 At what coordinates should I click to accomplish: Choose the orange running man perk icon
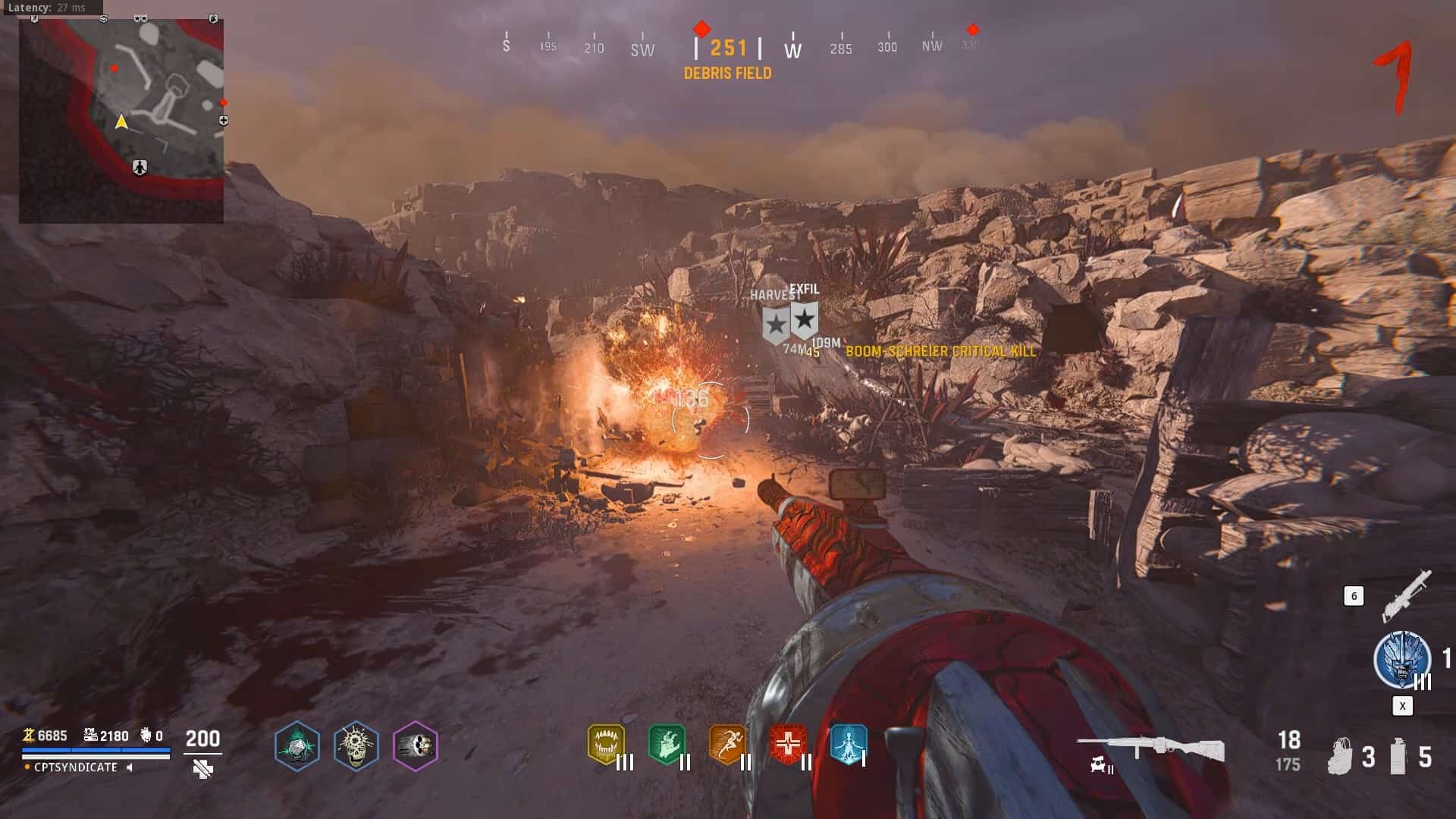[726, 744]
